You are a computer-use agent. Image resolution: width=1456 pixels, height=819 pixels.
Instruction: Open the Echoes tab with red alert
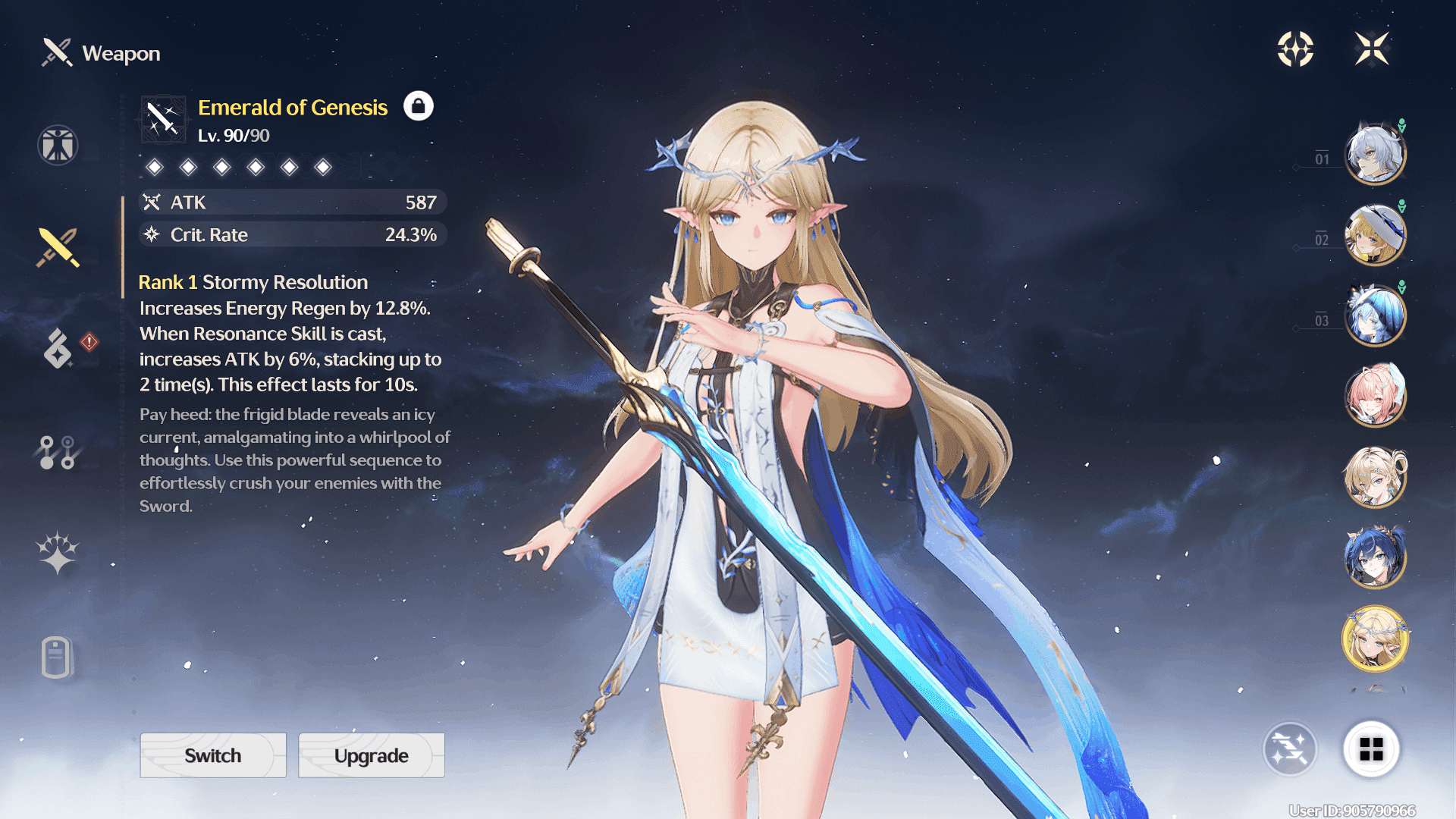[x=59, y=348]
